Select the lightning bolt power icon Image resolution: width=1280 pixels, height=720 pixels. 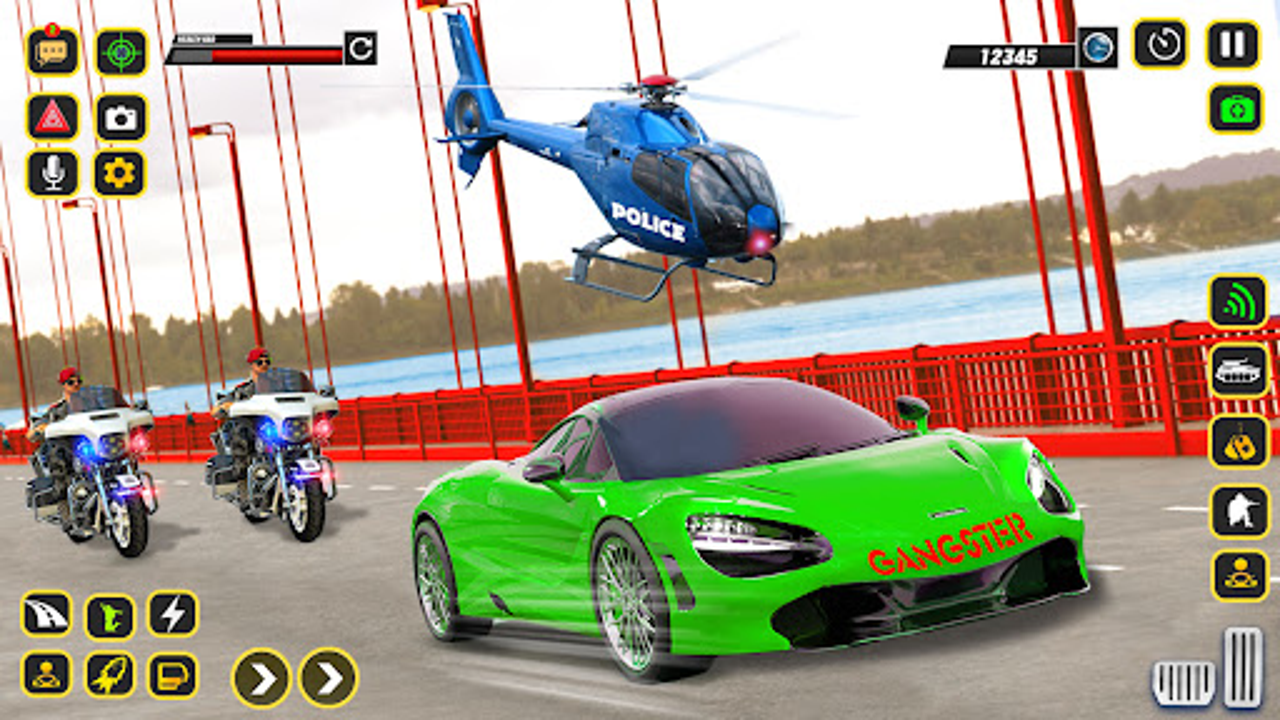170,615
